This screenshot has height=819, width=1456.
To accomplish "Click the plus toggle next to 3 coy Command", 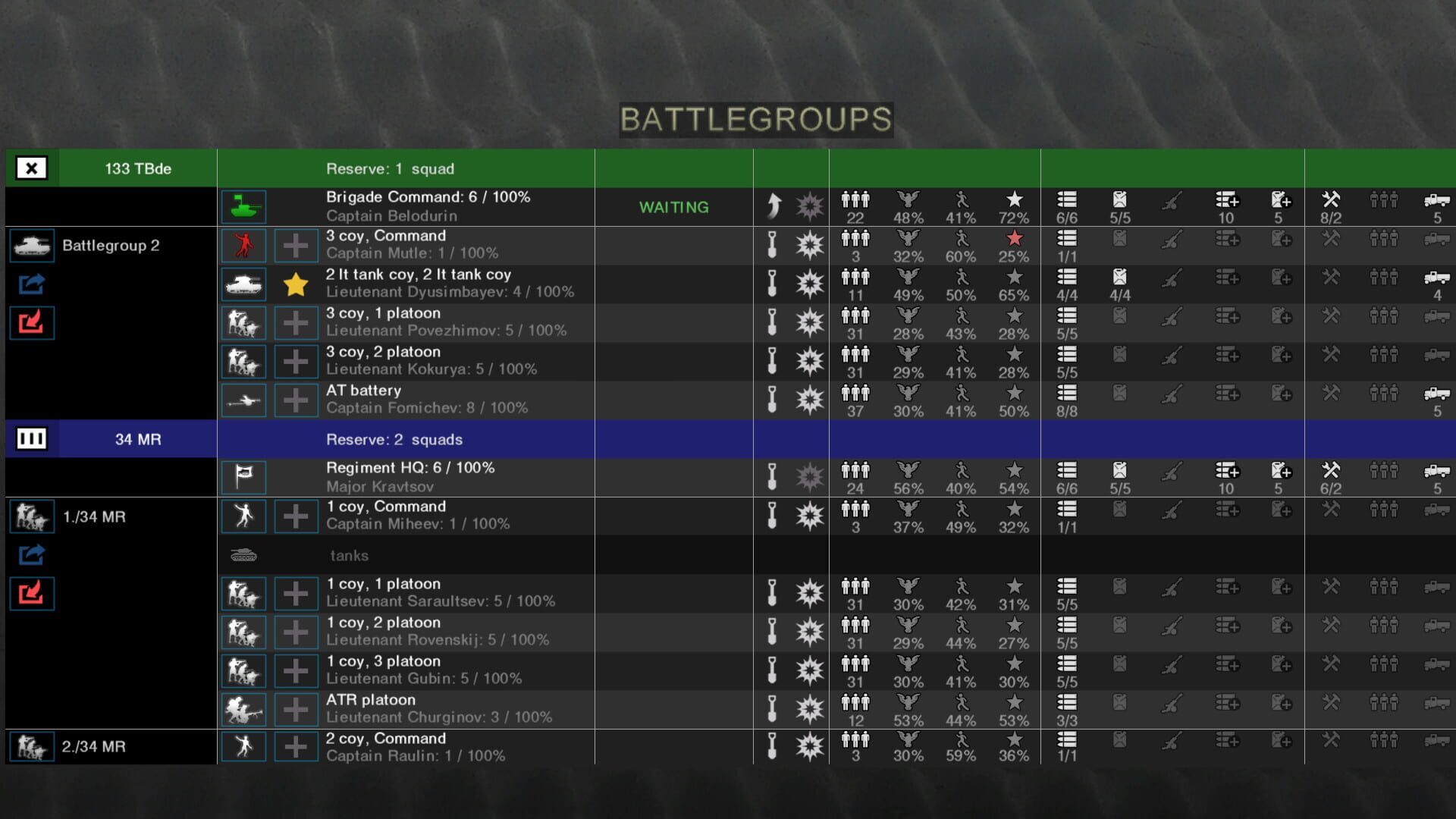I will coord(296,245).
